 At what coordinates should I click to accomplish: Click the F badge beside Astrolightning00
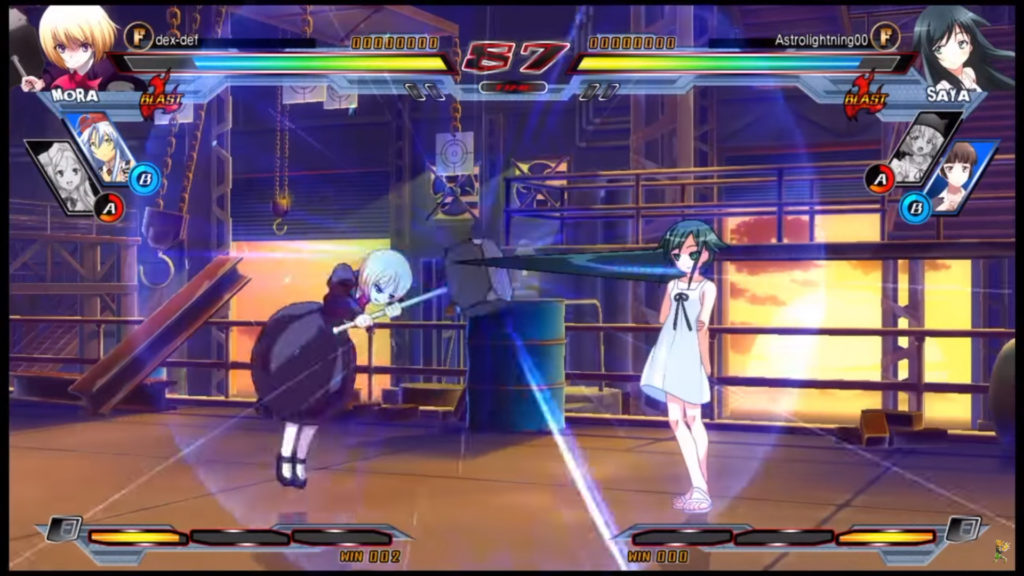(885, 38)
